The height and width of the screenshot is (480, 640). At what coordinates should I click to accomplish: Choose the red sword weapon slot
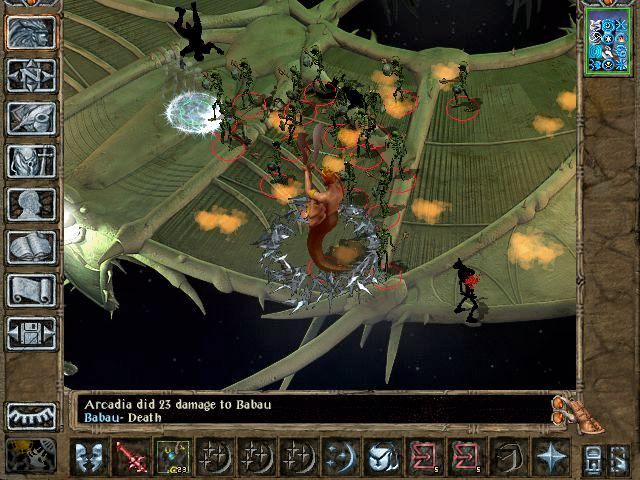(131, 456)
